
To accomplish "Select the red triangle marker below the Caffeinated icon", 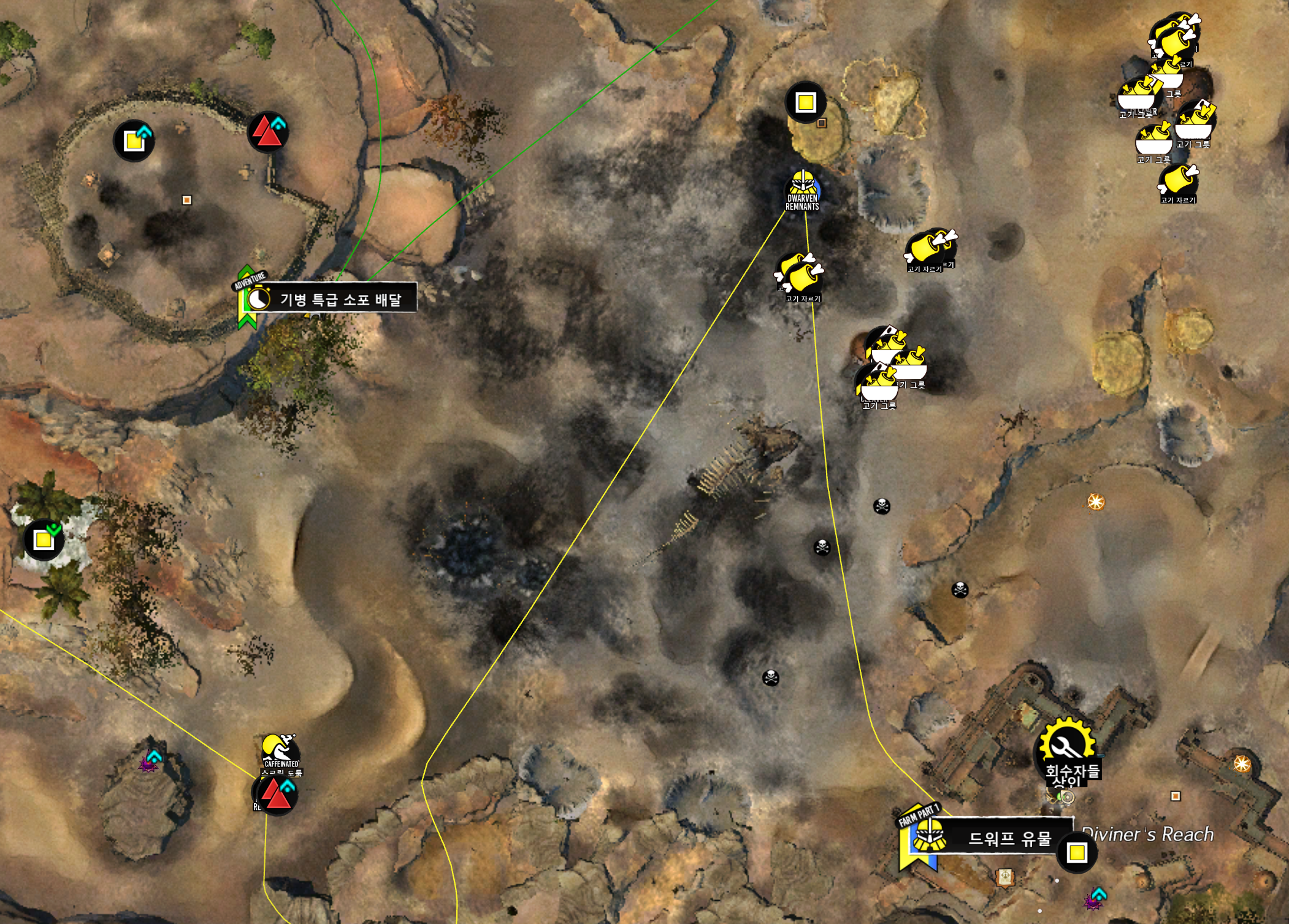I will click(x=276, y=795).
